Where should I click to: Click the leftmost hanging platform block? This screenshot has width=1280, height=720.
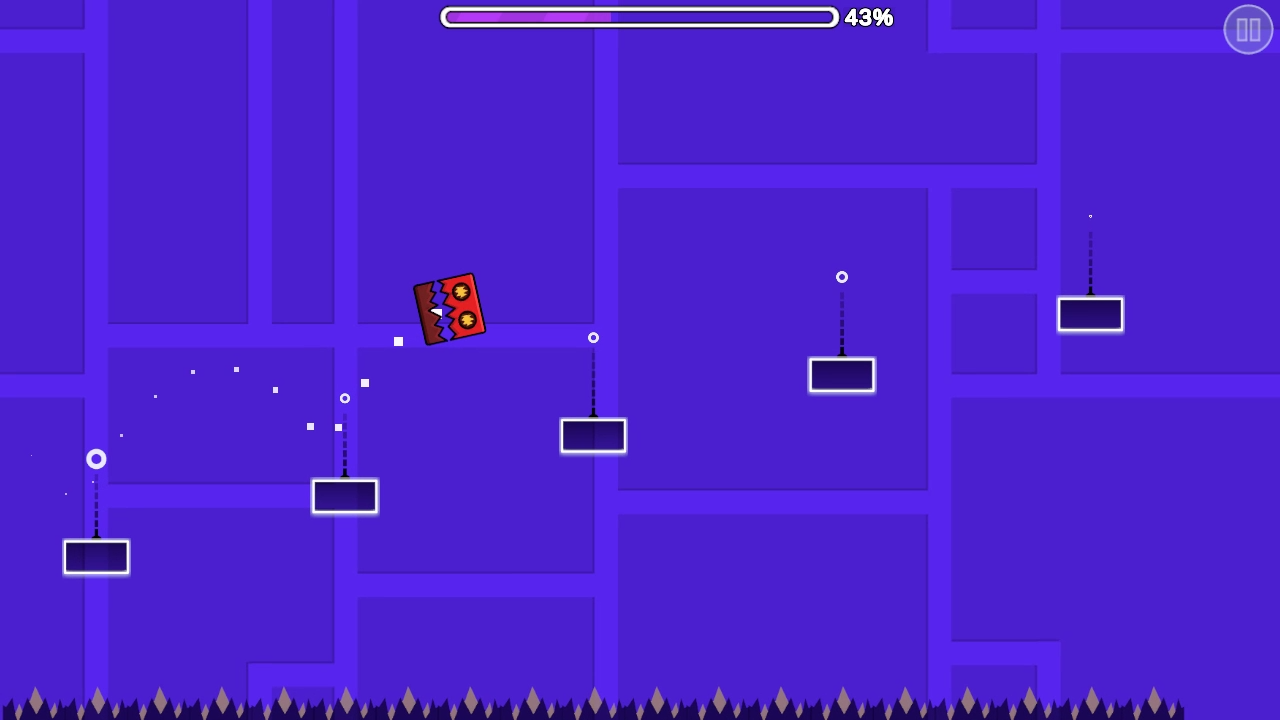[96, 557]
